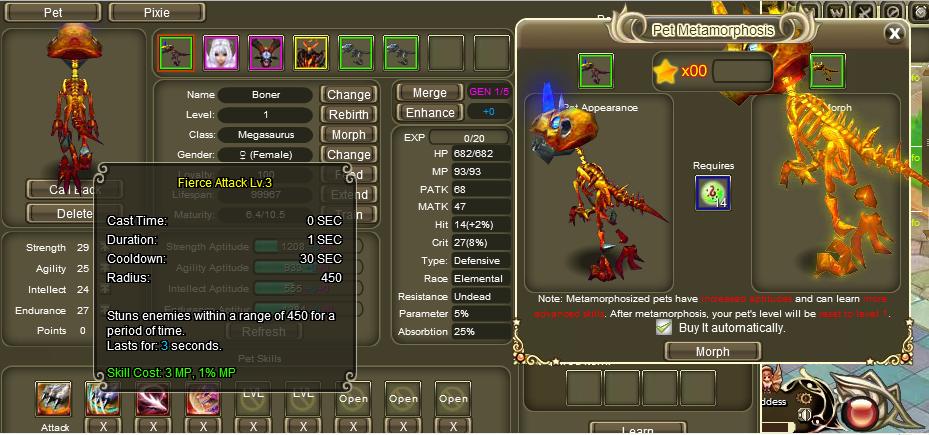
Task: Click the Rebirth button beside Level
Action: (349, 115)
